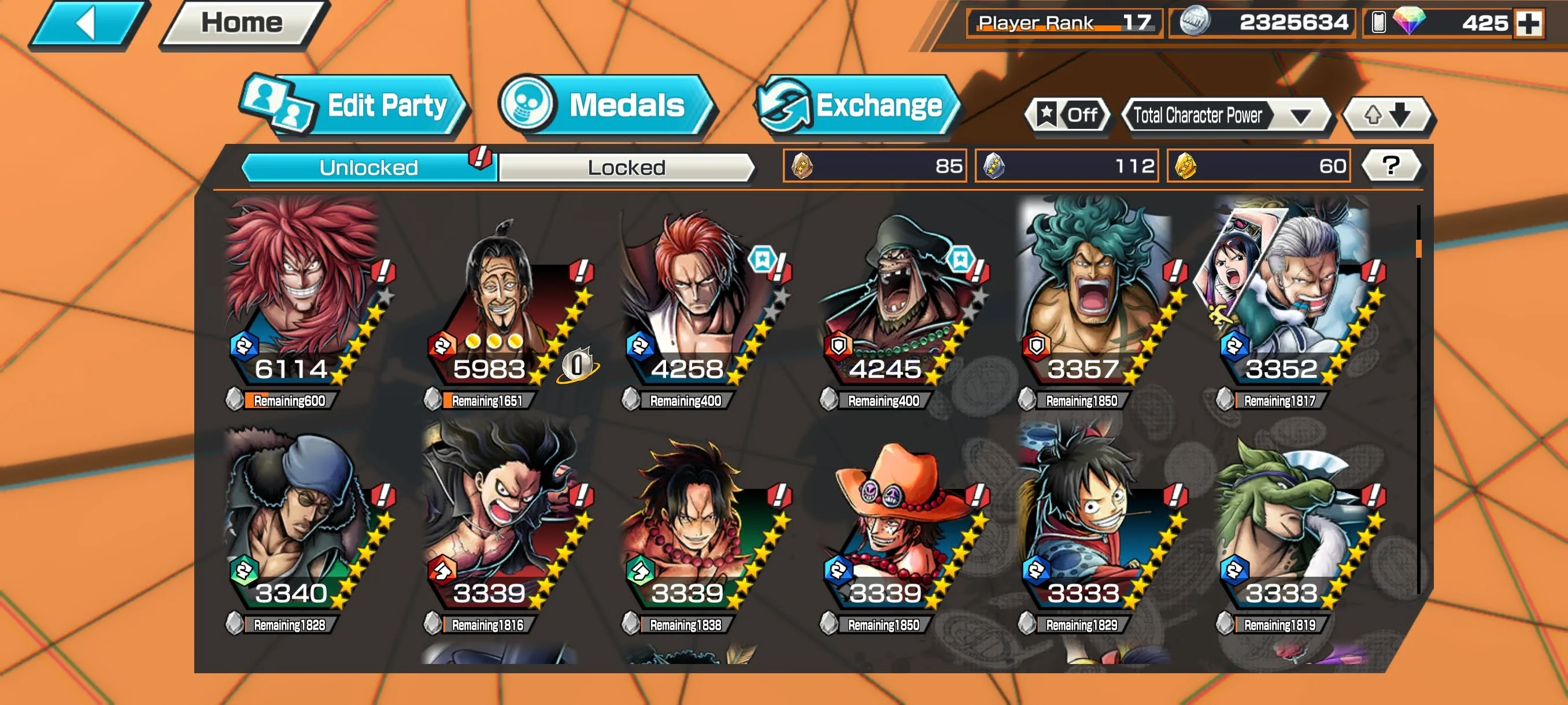Open the Medals screen

(607, 105)
